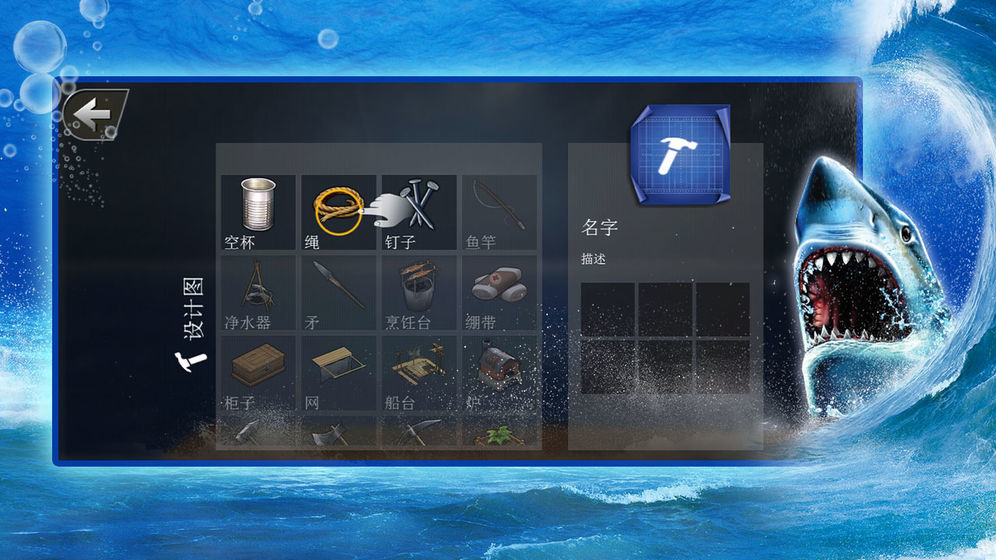Pick the furnace (炉) blueprint
The height and width of the screenshot is (560, 996).
(x=498, y=372)
